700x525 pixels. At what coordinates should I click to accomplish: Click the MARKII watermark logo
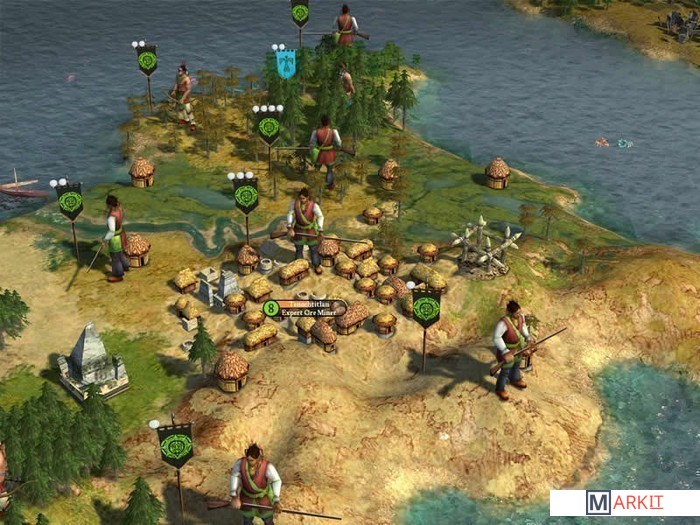pos(623,502)
